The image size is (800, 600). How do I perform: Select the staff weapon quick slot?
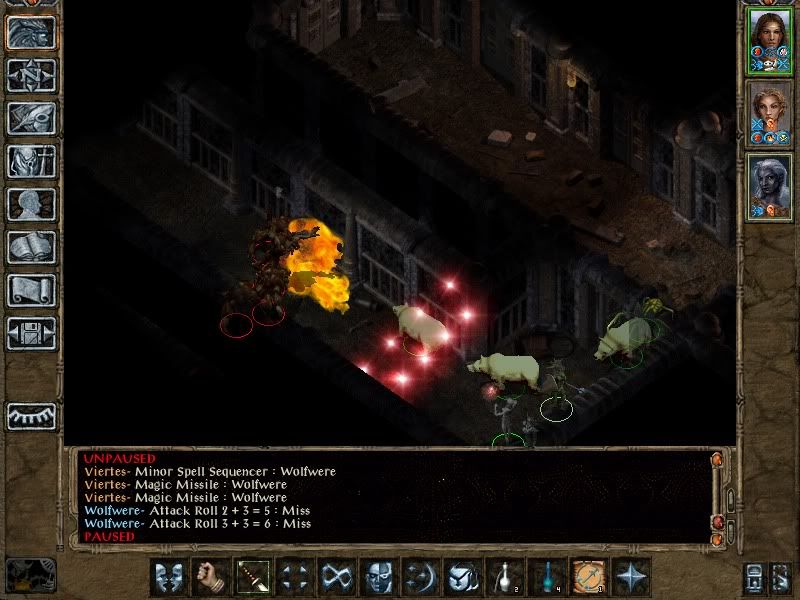[x=253, y=577]
